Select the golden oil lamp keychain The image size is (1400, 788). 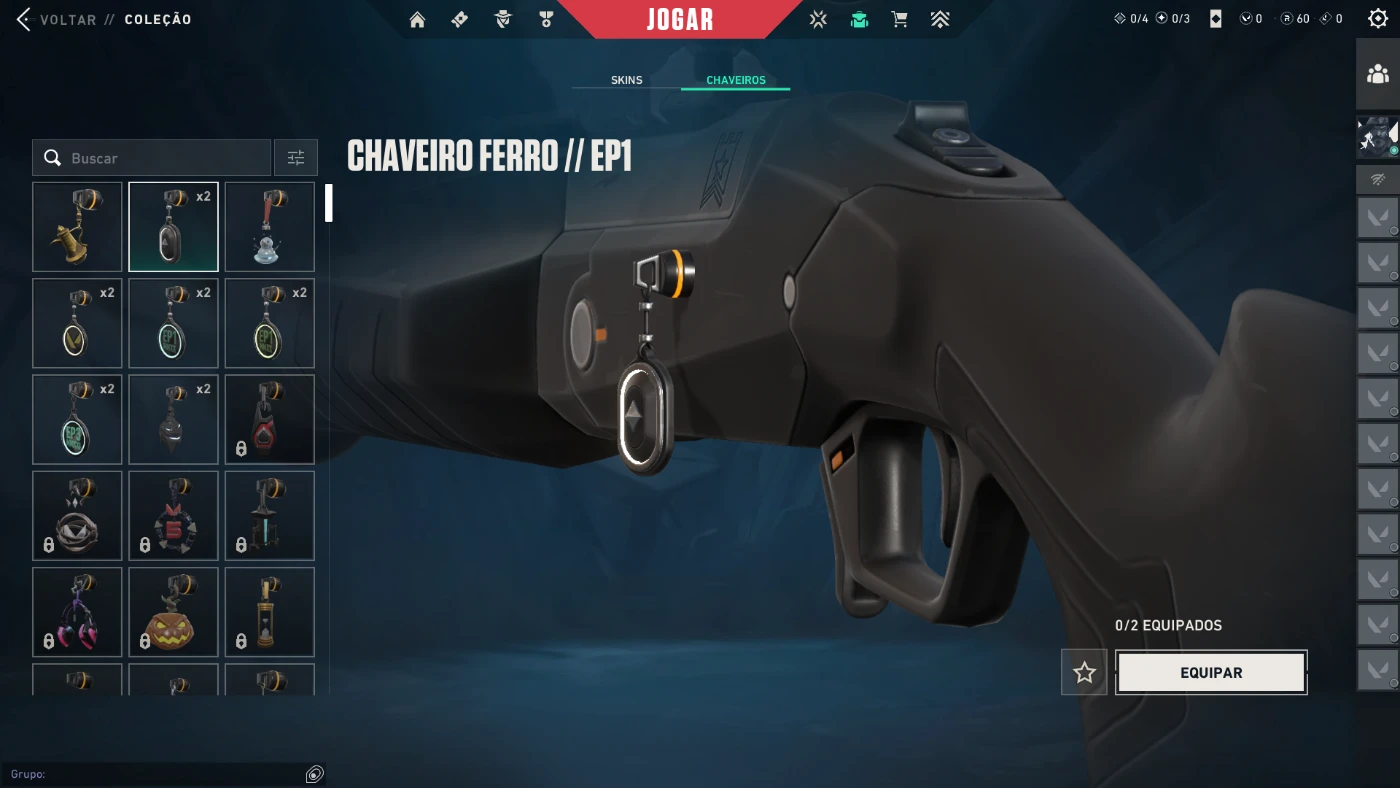[x=77, y=227]
